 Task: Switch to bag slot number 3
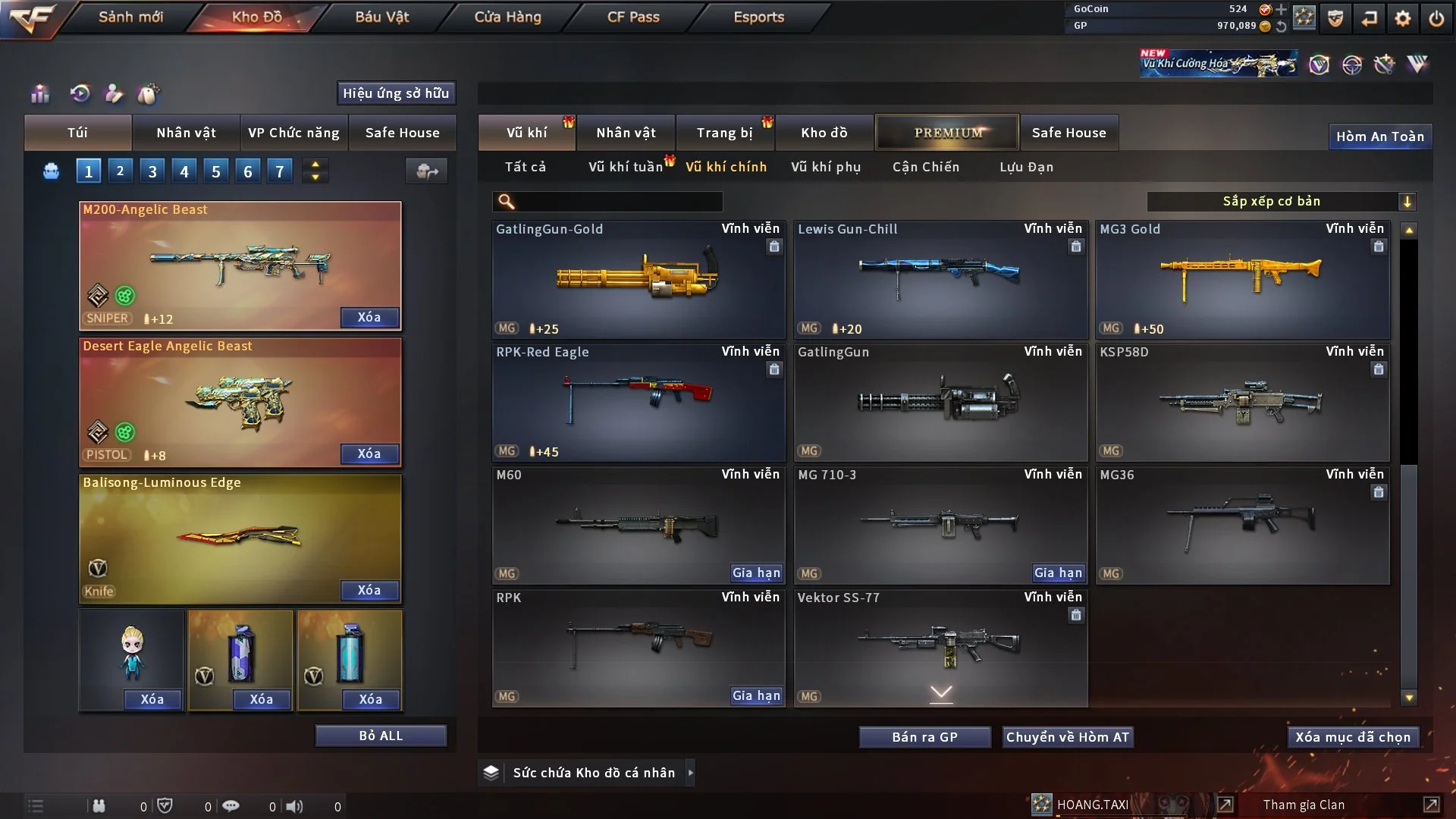(x=152, y=171)
